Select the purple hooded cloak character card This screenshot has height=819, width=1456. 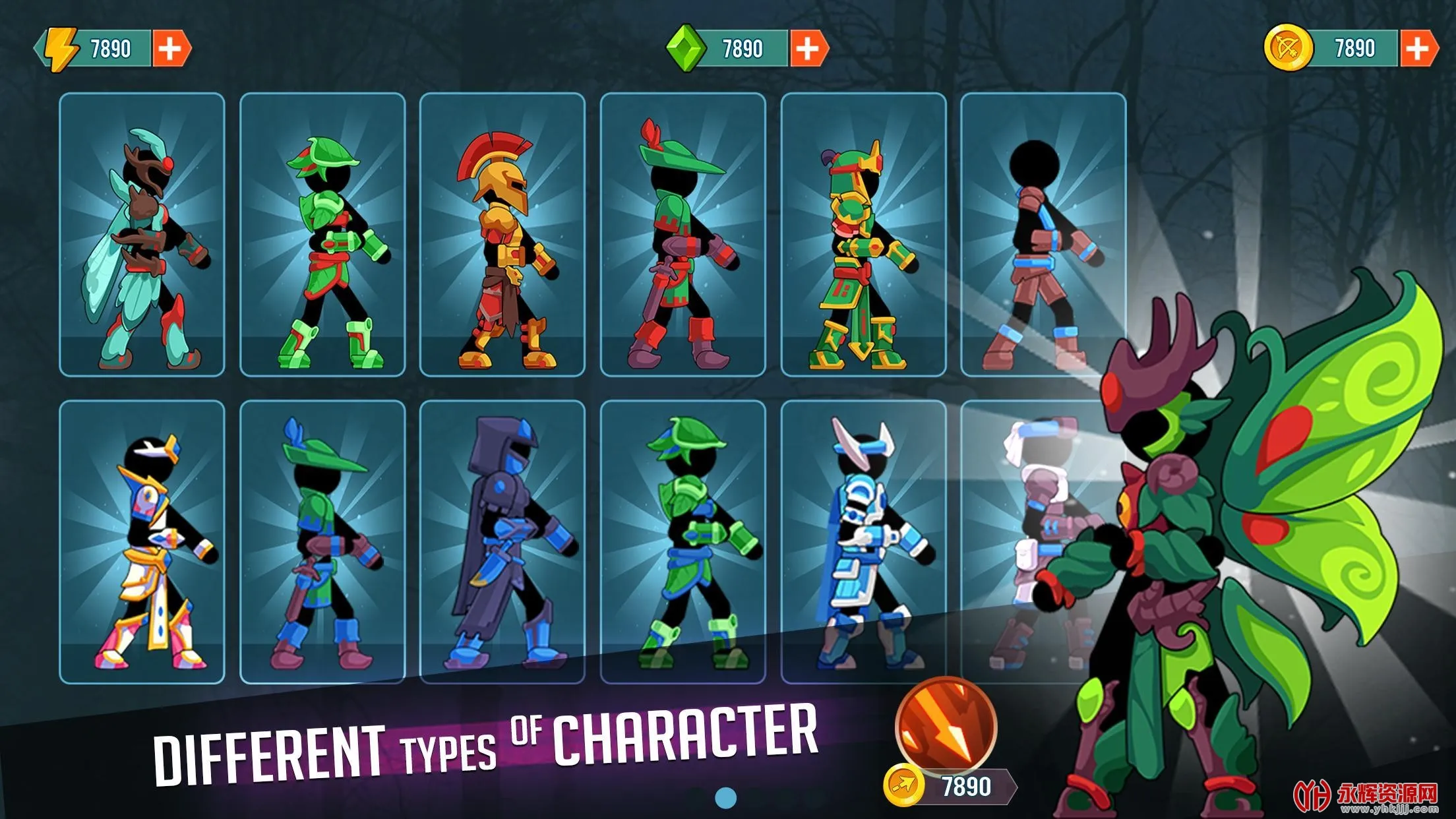point(502,542)
